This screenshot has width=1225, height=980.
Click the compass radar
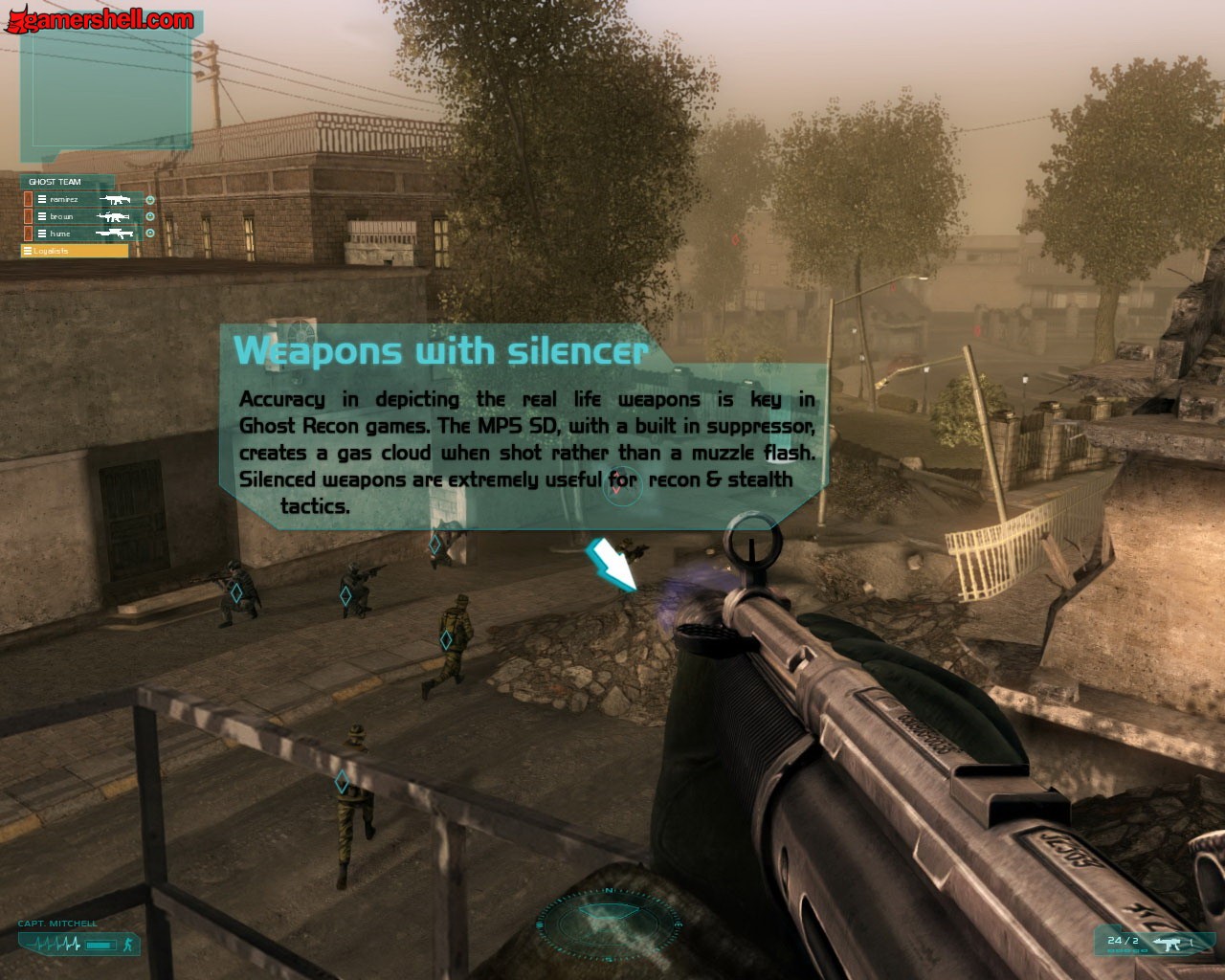point(609,924)
